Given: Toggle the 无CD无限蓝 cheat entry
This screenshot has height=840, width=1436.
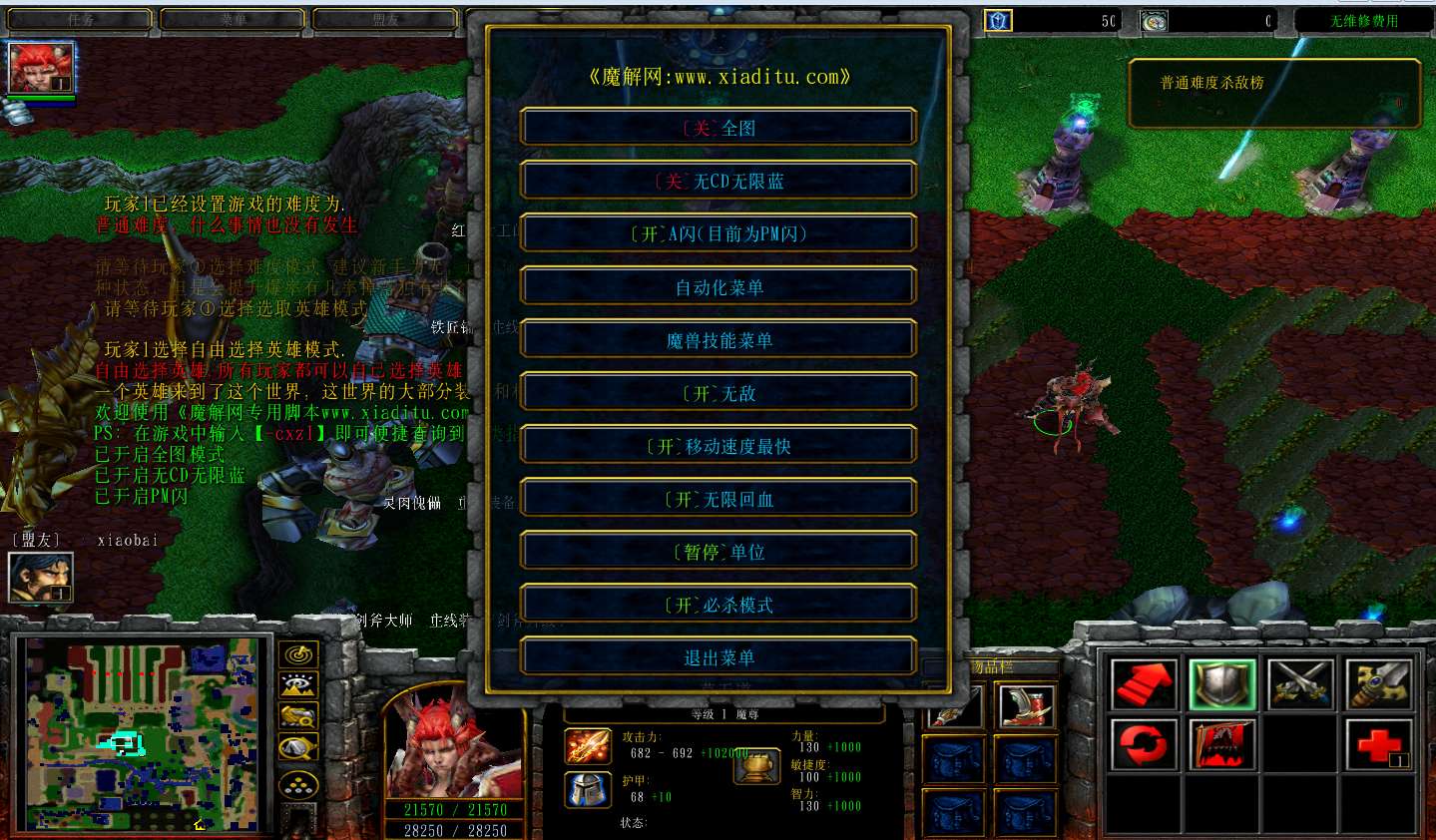Looking at the screenshot, I should pos(718,181).
